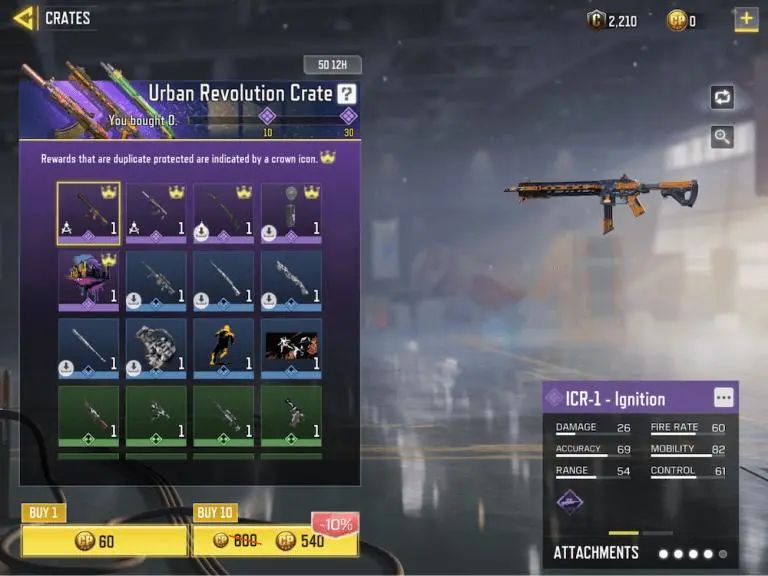
Task: Select the black and orange calling card reward
Action: [291, 348]
